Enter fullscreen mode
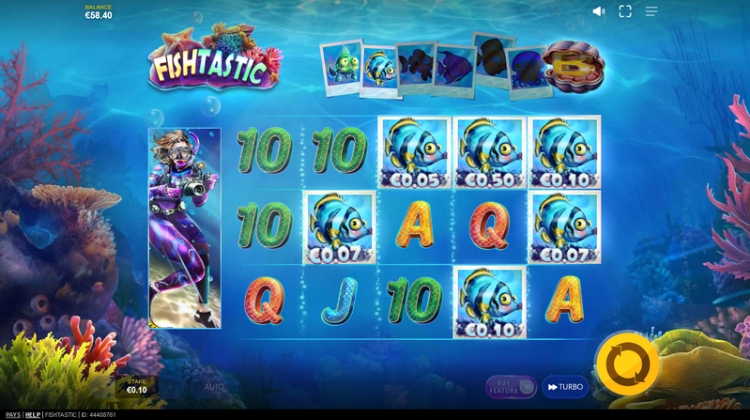 tap(625, 11)
